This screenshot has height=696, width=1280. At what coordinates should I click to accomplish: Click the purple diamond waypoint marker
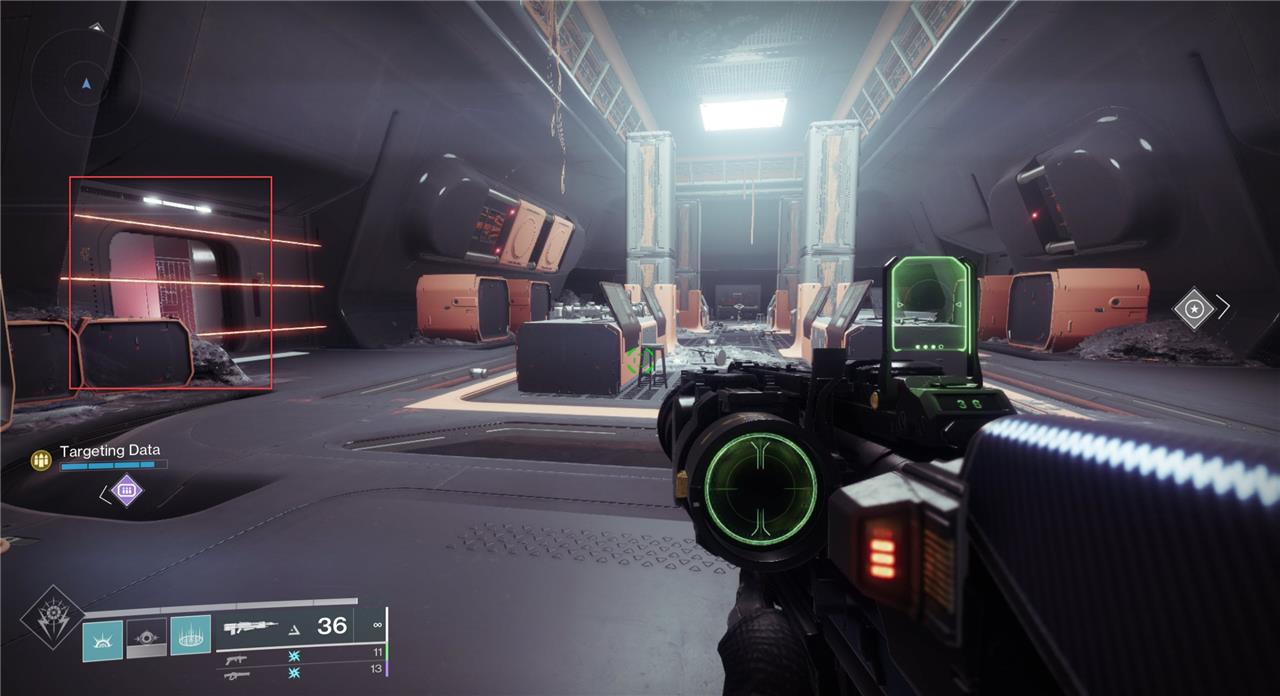point(126,491)
